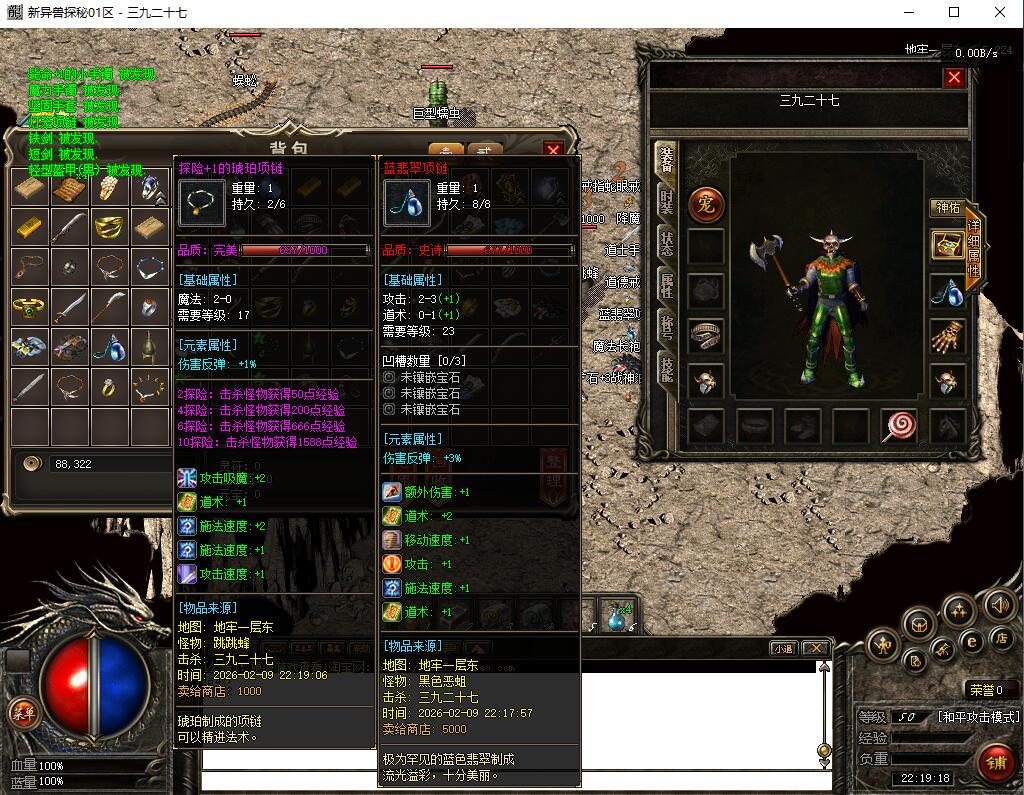Open the 神佑 blessing button

pyautogui.click(x=946, y=208)
